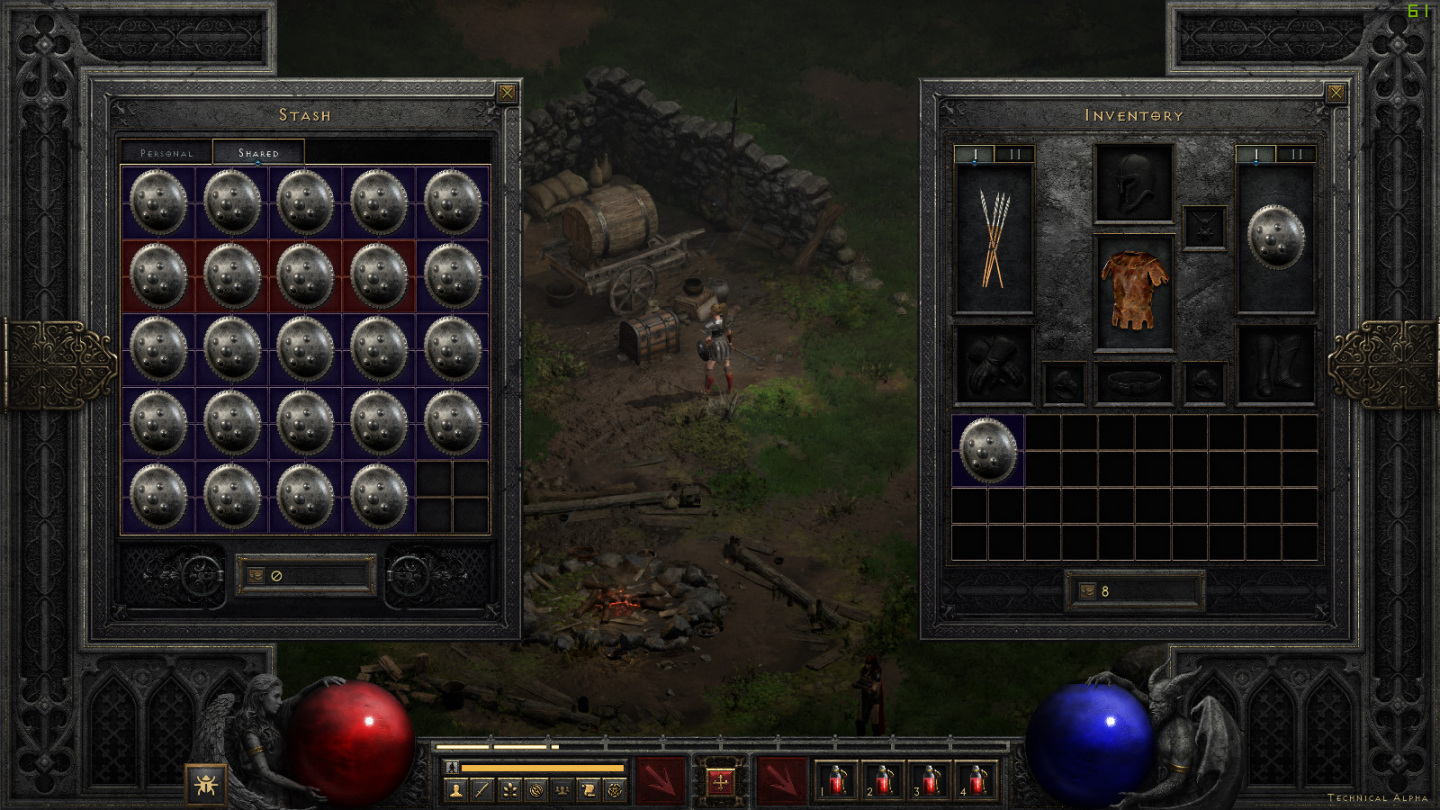Viewport: 1440px width, 810px height.
Task: Toggle the mini panel with the center cross button
Action: click(x=720, y=781)
